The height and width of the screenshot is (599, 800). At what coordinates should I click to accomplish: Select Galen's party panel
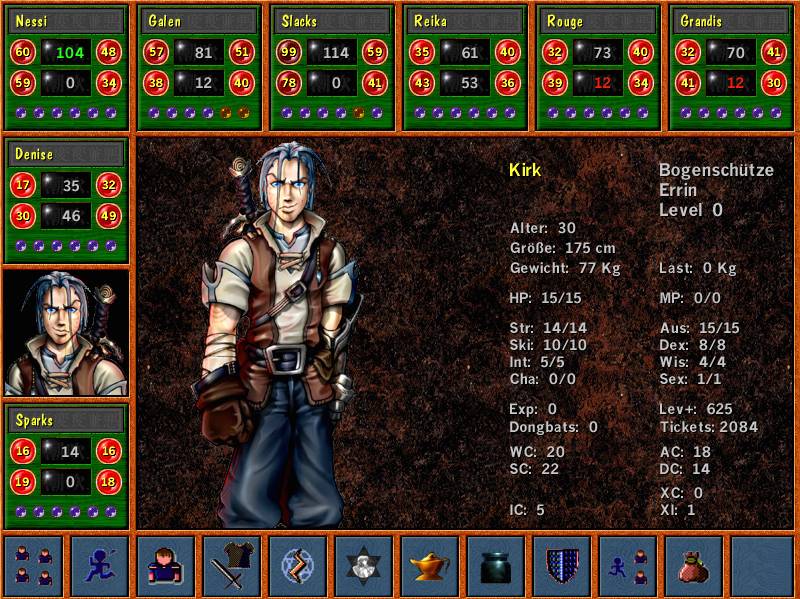click(199, 67)
